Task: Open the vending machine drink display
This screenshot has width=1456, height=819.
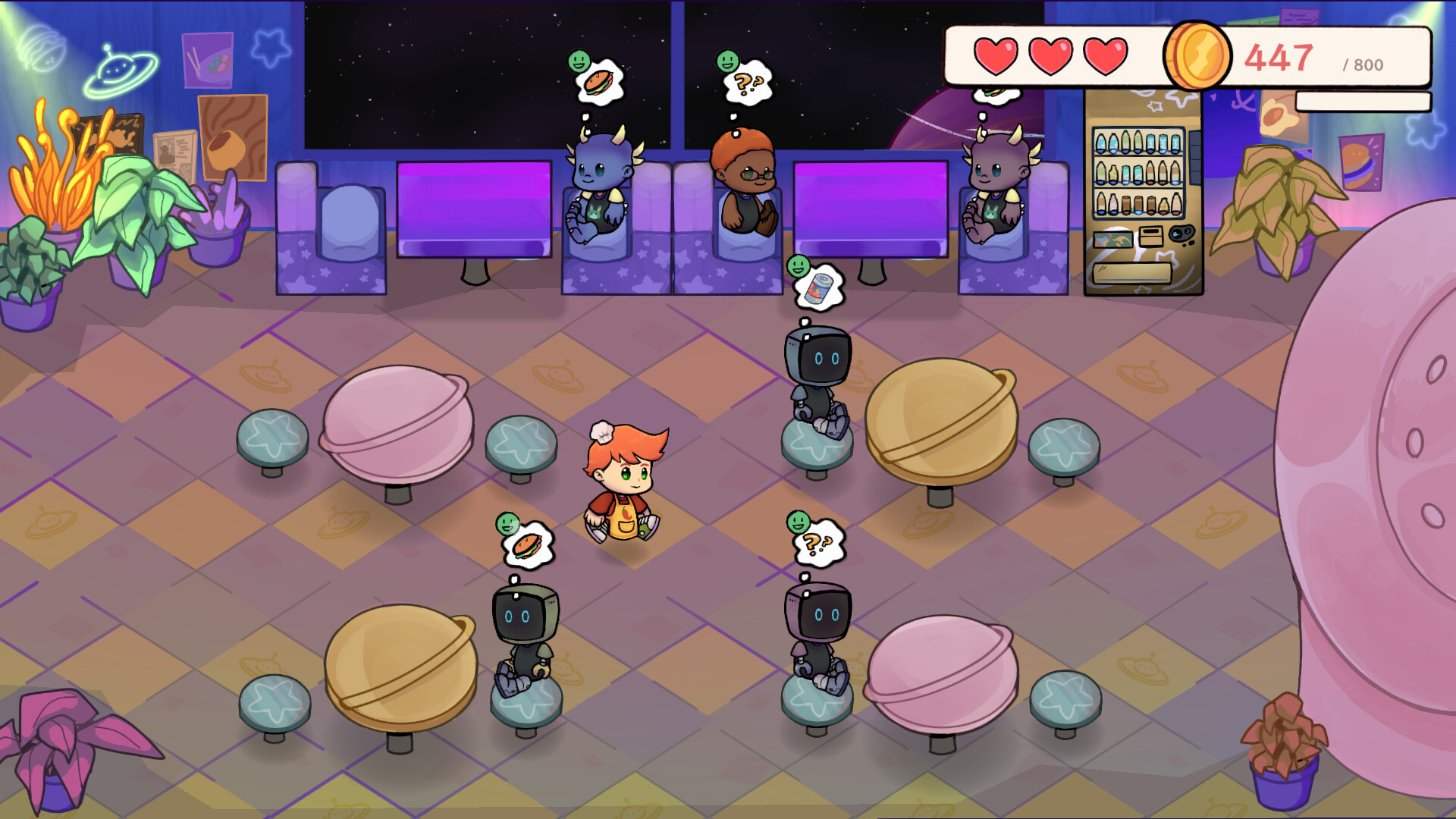Action: click(1137, 173)
